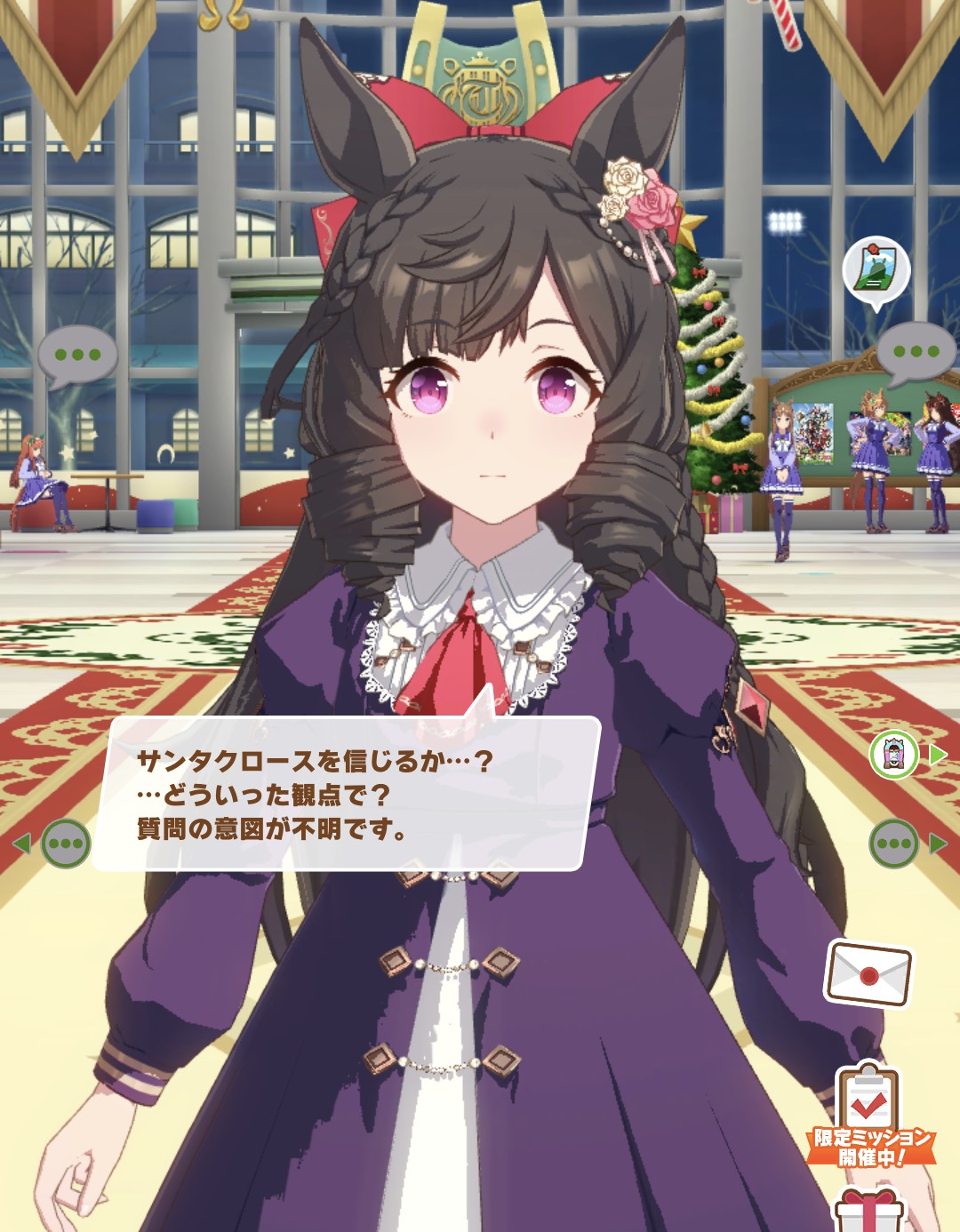Tap the character portrait icon with green ring
This screenshot has height=1232, width=960.
[x=893, y=756]
